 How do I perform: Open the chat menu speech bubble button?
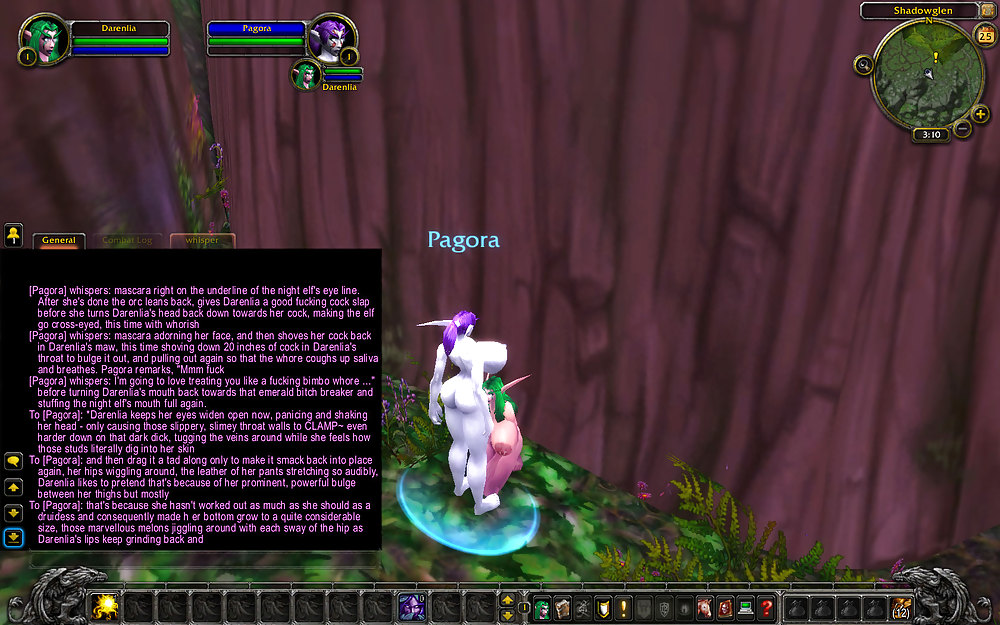14,461
